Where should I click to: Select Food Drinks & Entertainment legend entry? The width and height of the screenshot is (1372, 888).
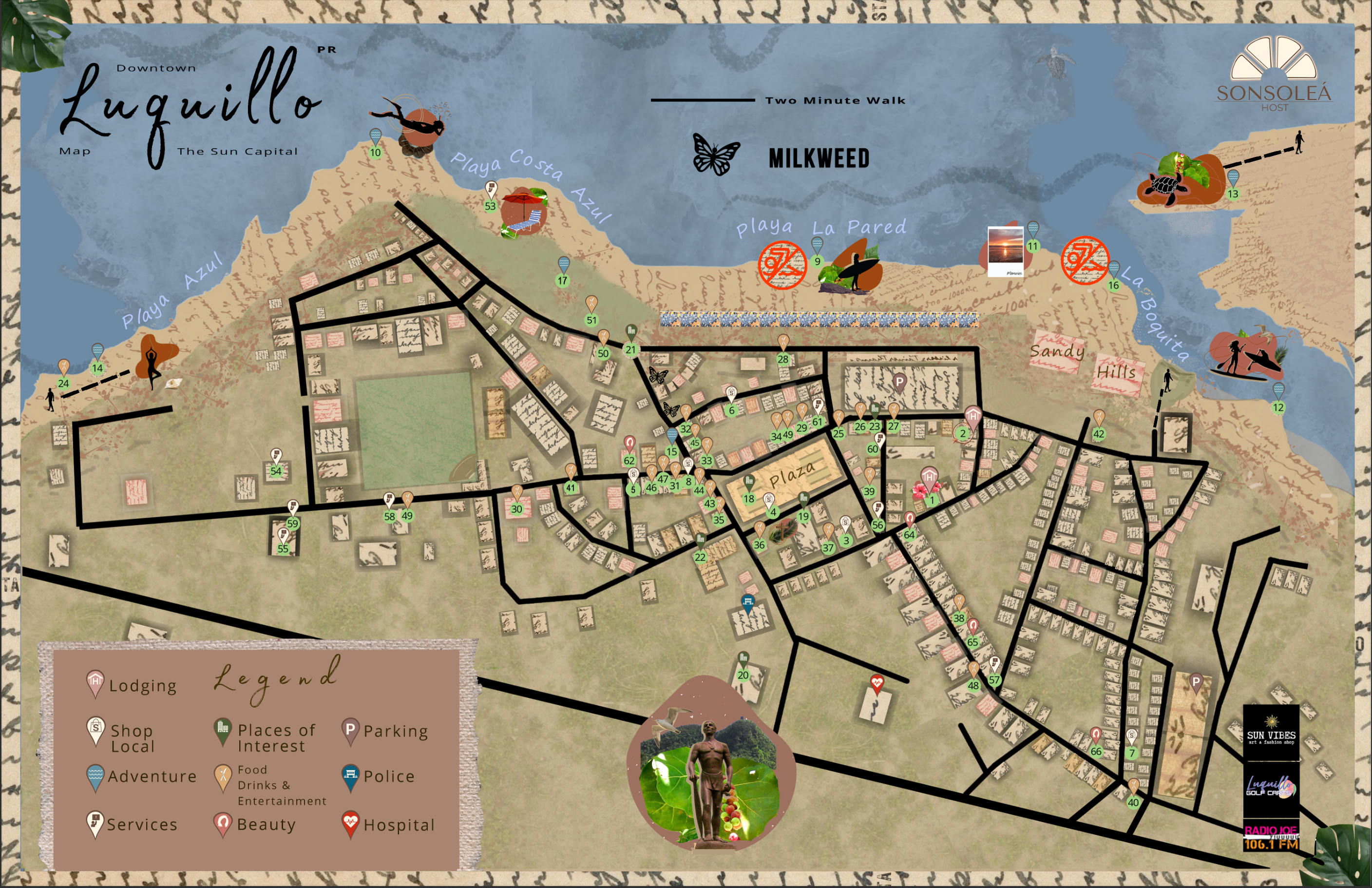(281, 785)
